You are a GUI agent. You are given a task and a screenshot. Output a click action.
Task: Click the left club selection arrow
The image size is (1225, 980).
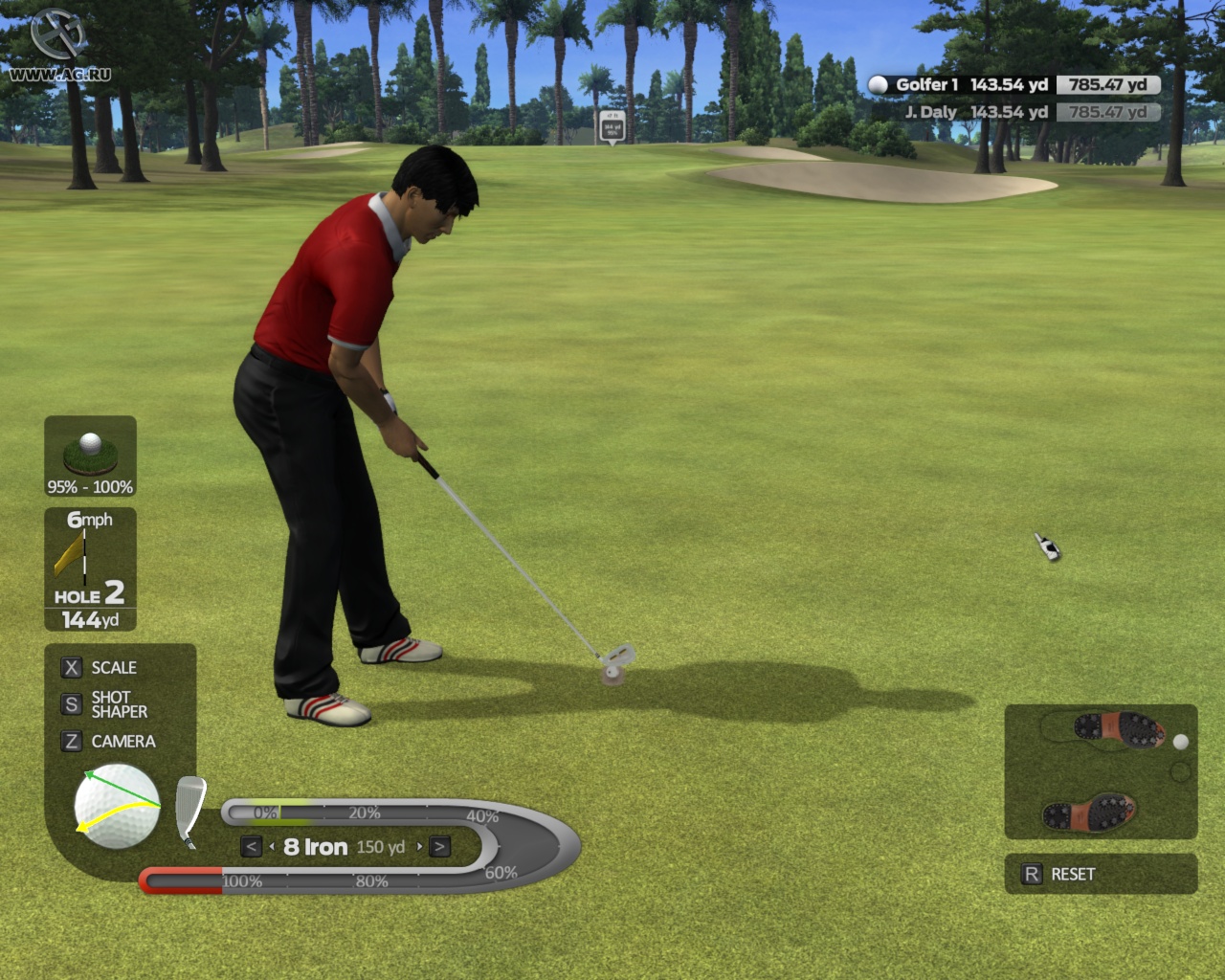[250, 846]
